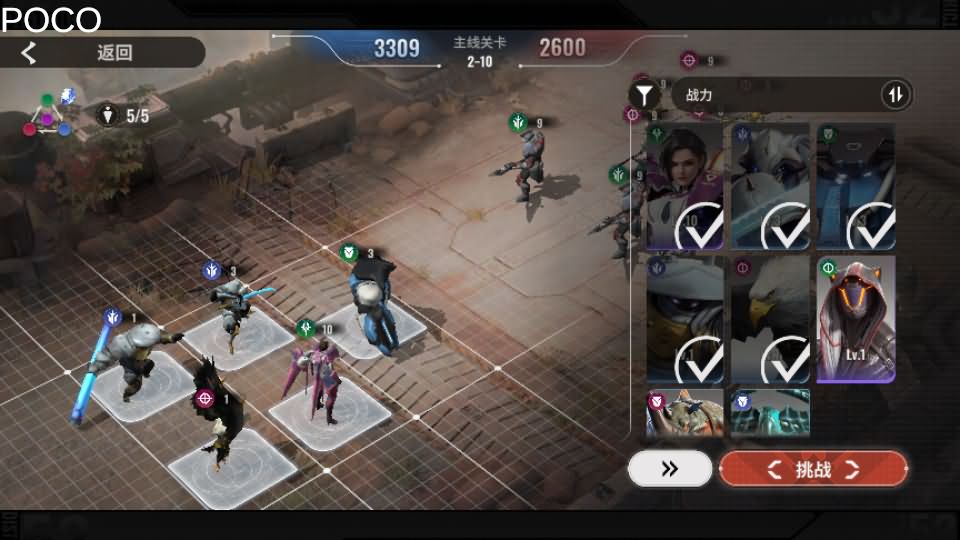
Task: Start the battle with 挑战 button
Action: pos(813,469)
